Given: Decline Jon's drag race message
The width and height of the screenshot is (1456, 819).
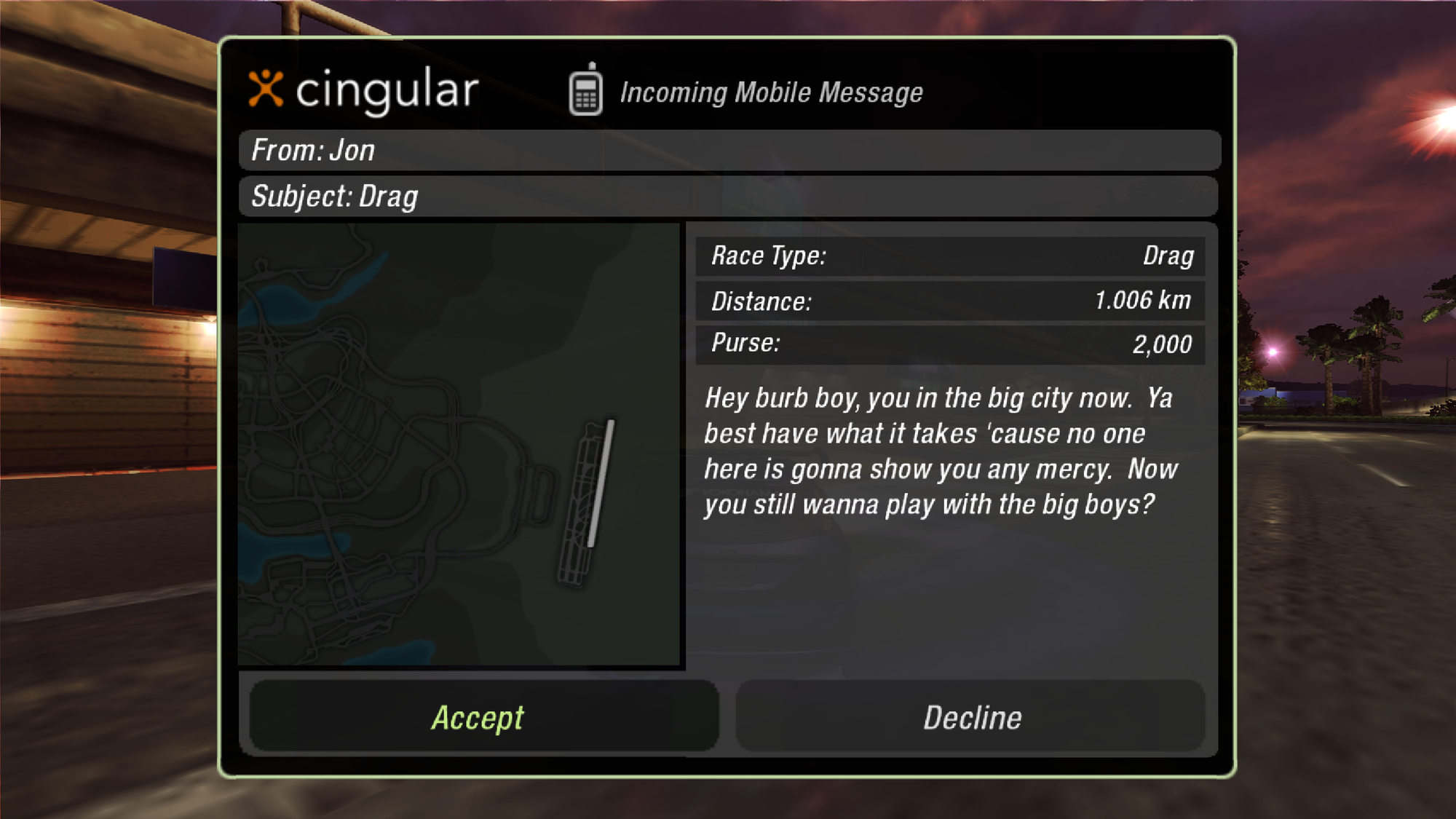Looking at the screenshot, I should (971, 717).
